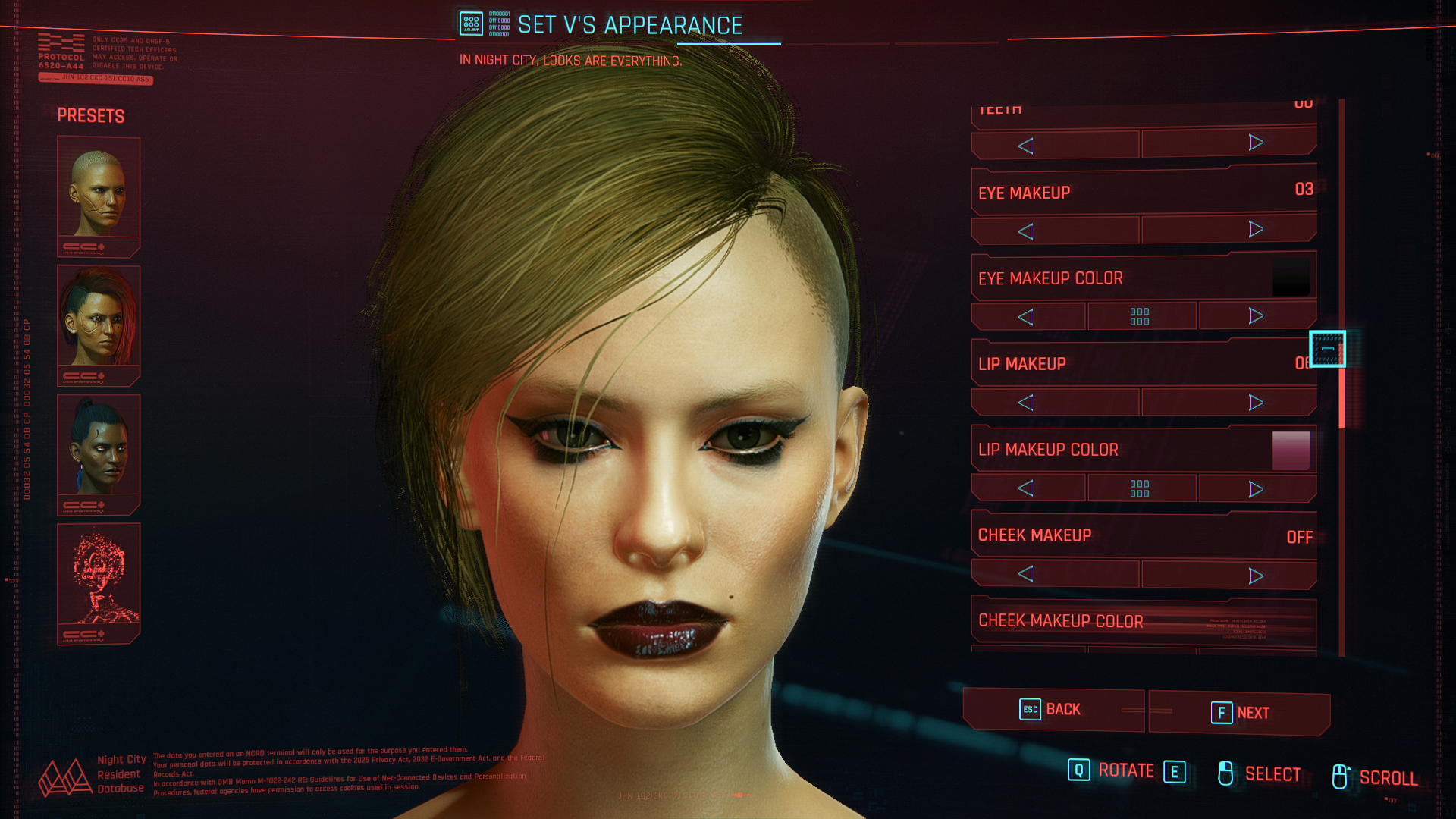Switch to previous Lip Makeup style
This screenshot has width=1456, height=819.
pos(1026,403)
